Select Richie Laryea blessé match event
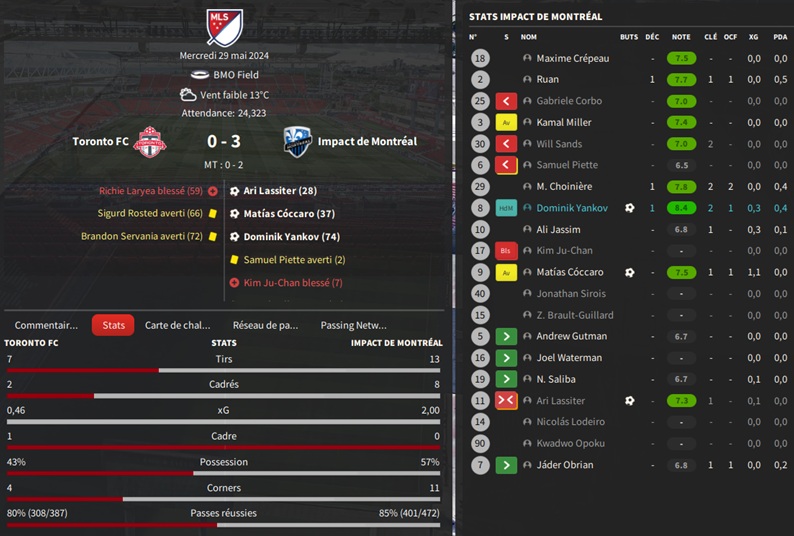The image size is (794, 536). pos(150,191)
